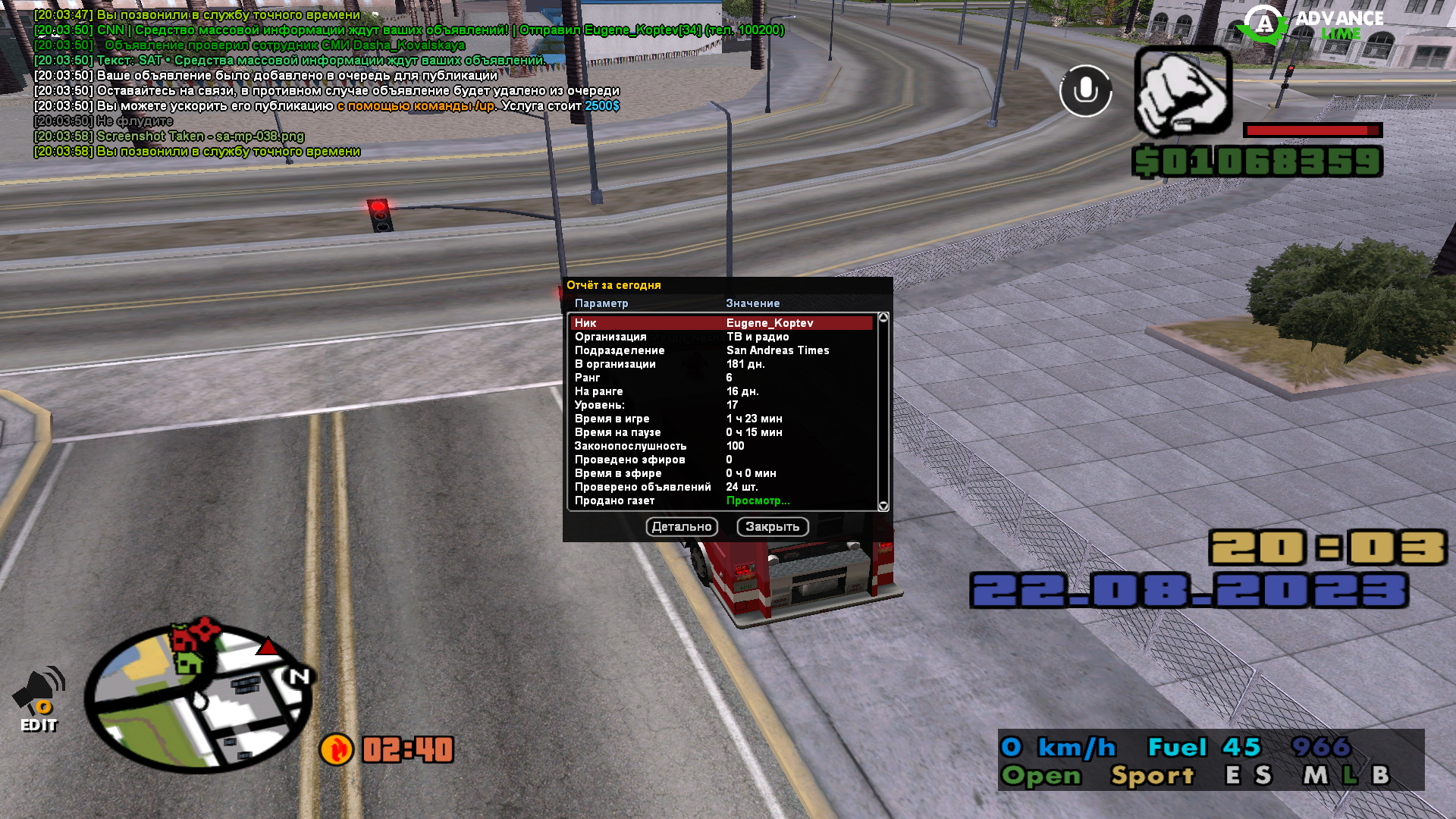Toggle the microphone voice chat icon

pyautogui.click(x=1085, y=91)
